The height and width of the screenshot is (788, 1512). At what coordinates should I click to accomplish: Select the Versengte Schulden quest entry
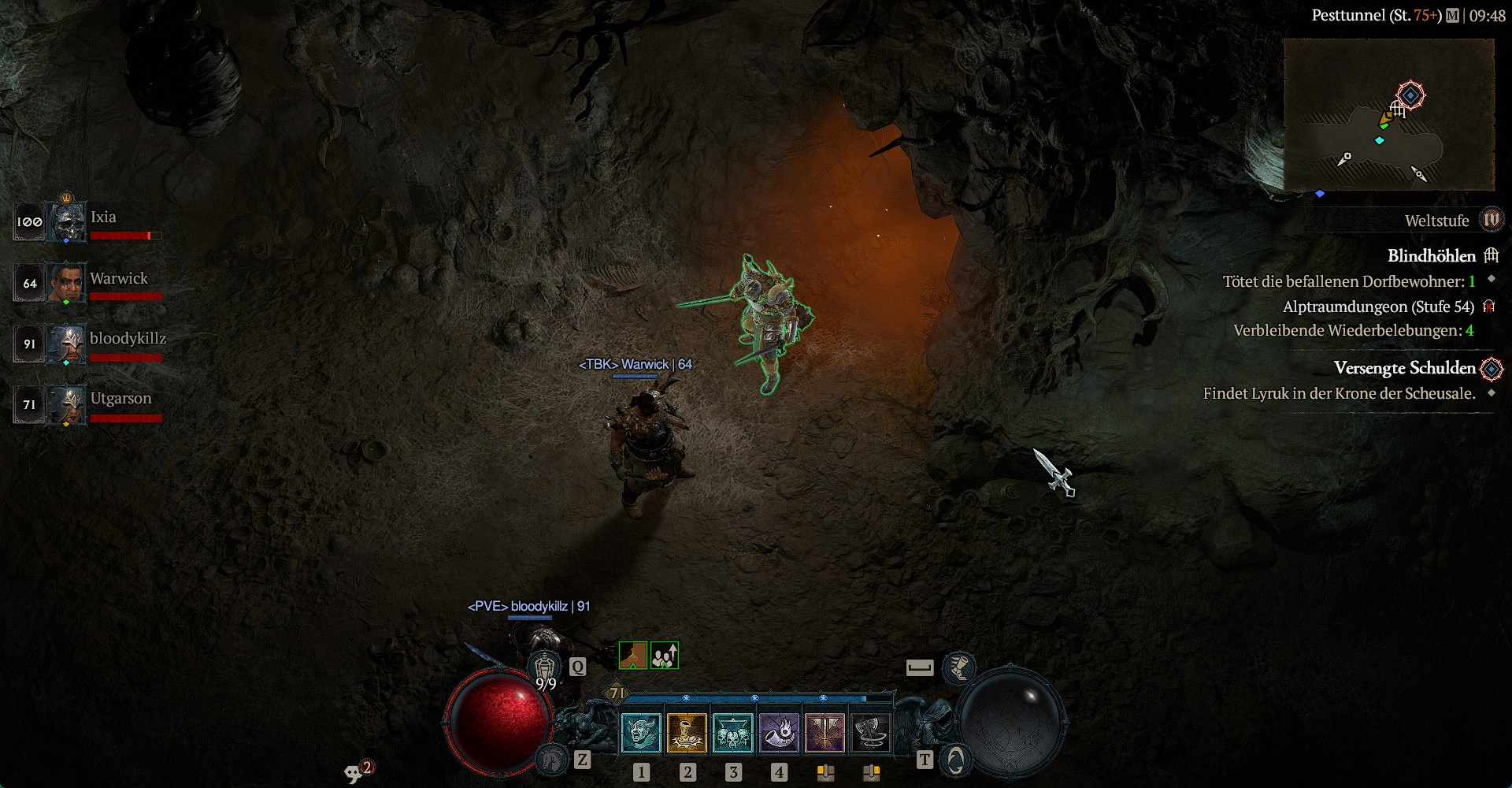[x=1404, y=368]
